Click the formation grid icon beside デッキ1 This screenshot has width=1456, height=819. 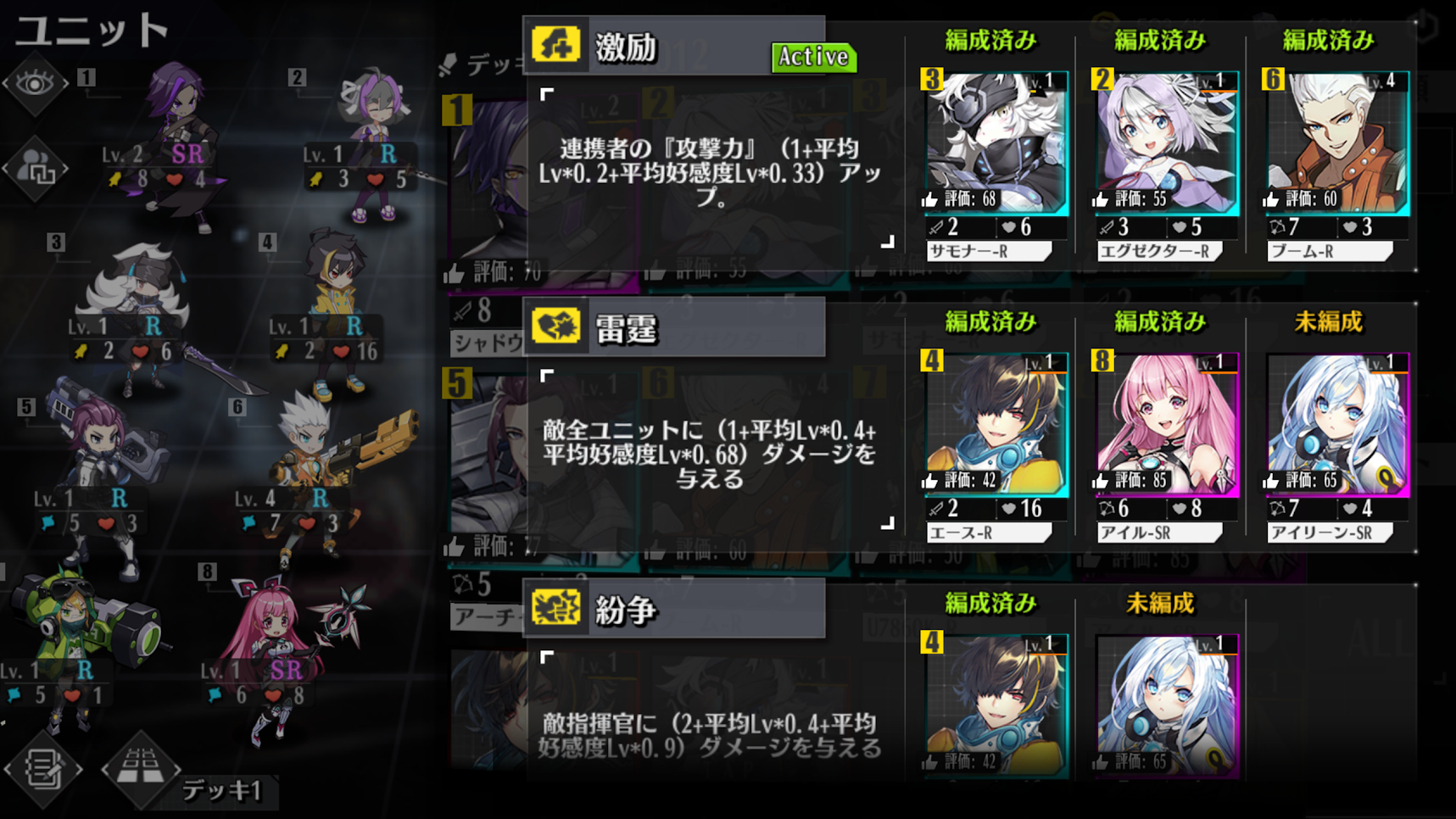point(141,770)
